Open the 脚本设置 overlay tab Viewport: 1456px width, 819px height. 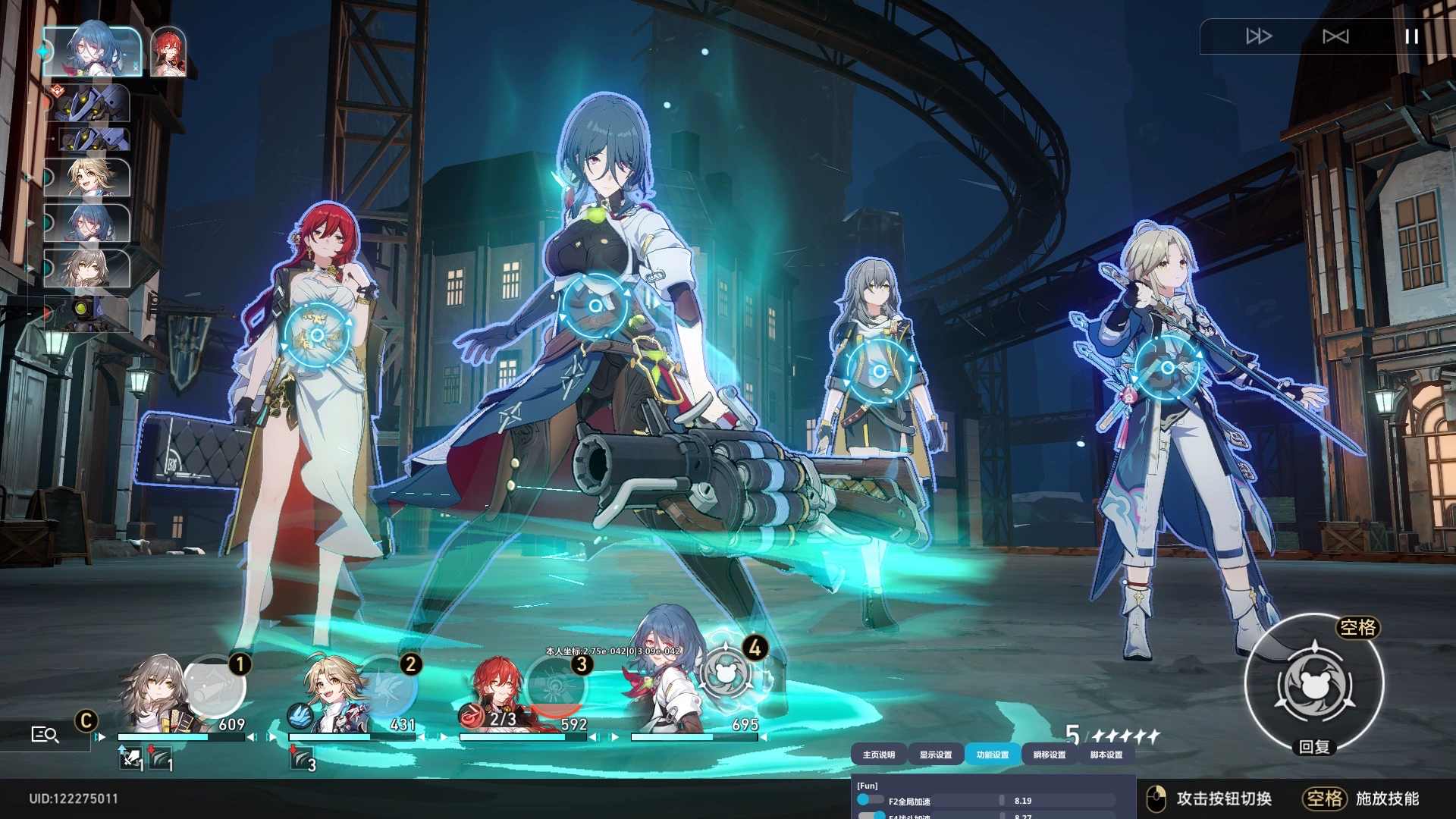pyautogui.click(x=1106, y=755)
